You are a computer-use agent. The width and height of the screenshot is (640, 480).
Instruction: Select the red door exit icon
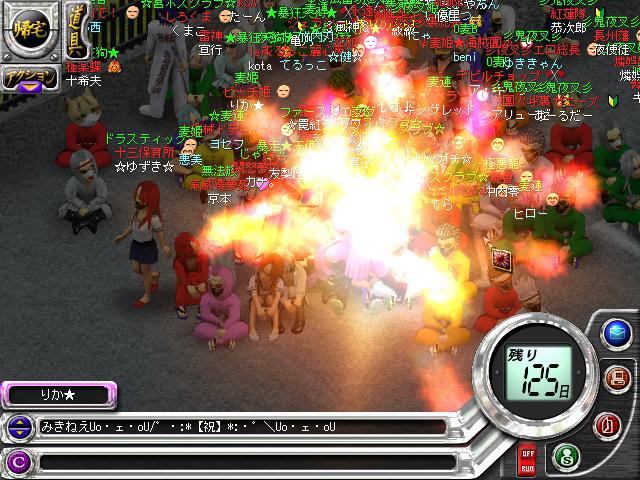pos(608,424)
